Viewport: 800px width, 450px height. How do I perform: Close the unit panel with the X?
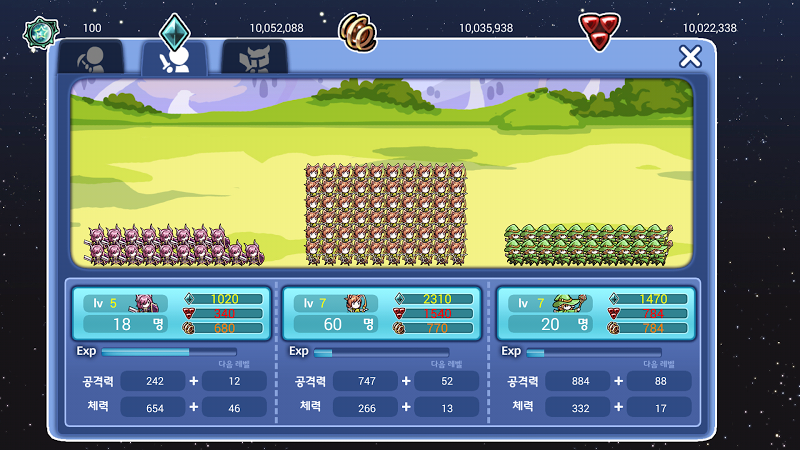(689, 57)
